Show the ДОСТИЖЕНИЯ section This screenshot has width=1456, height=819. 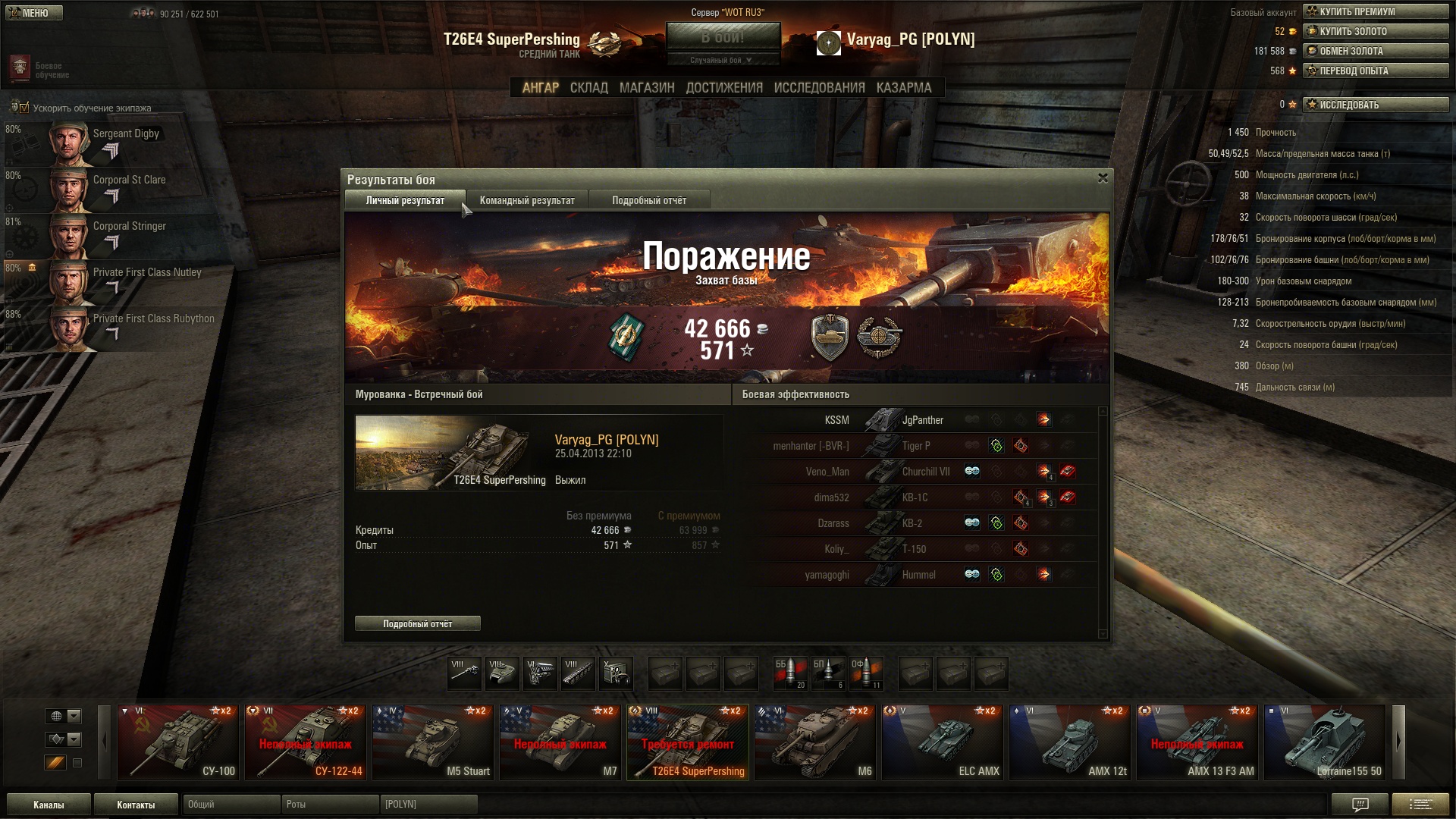[x=724, y=88]
